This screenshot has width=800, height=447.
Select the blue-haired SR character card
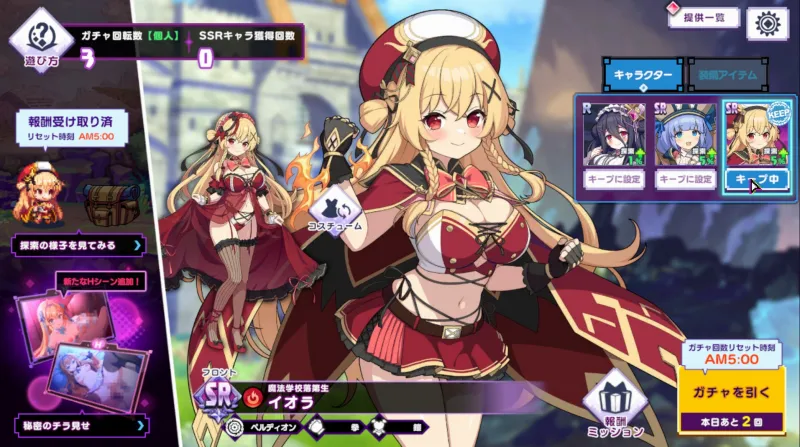coord(685,133)
